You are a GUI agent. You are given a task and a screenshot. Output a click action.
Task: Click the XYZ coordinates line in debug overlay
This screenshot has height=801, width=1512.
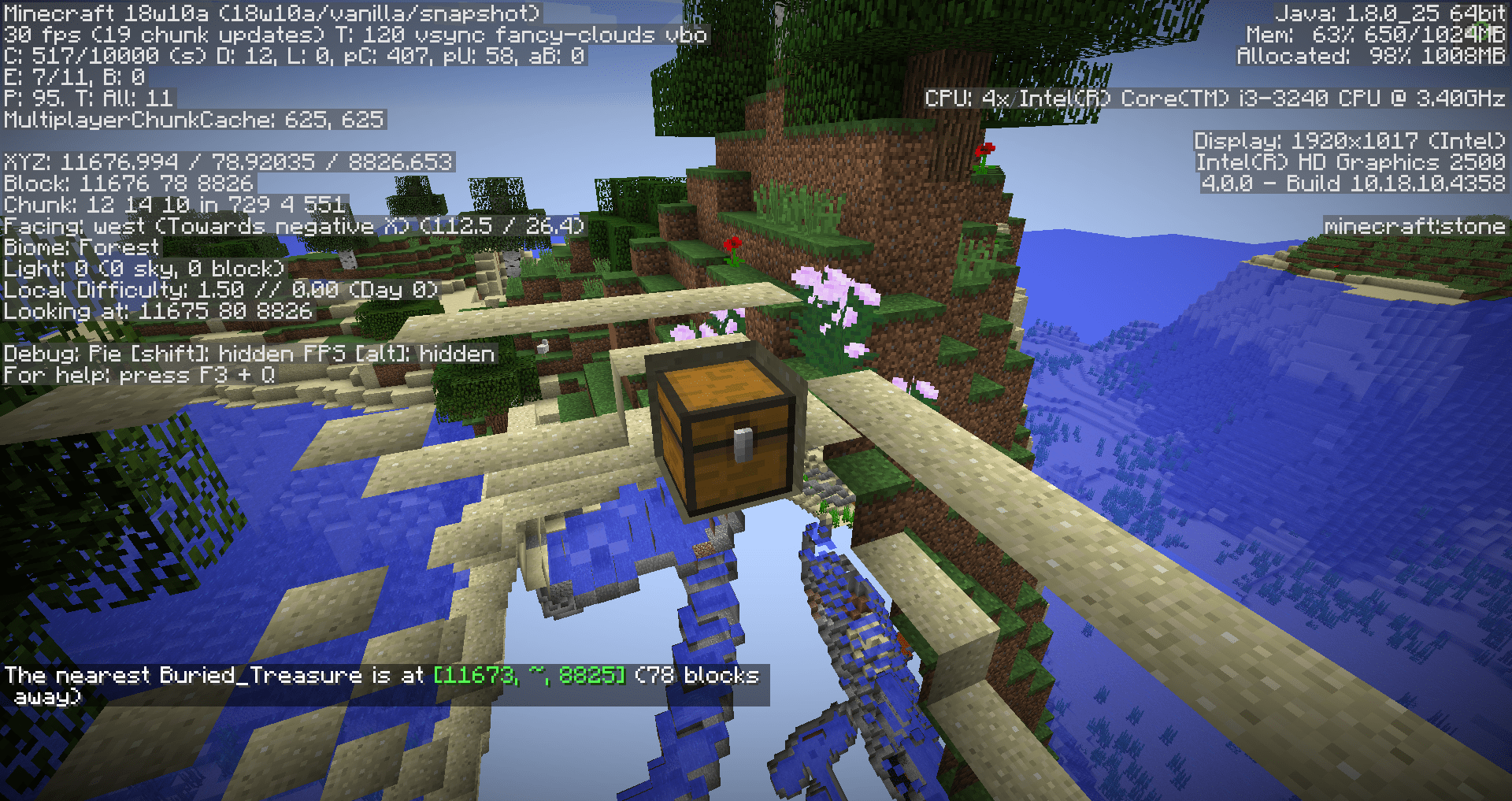(x=228, y=163)
